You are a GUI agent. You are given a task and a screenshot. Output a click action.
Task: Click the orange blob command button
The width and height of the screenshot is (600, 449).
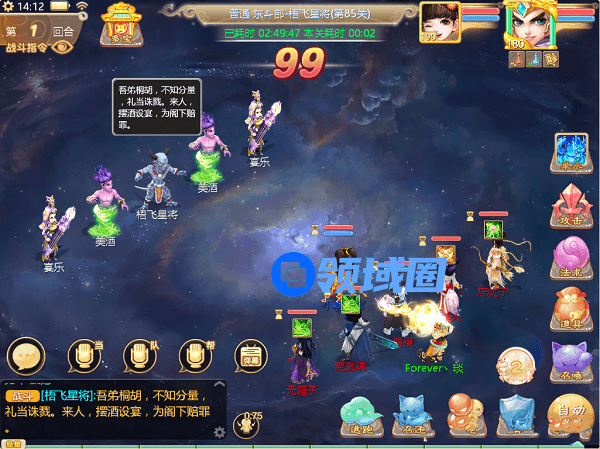[x=465, y=414]
